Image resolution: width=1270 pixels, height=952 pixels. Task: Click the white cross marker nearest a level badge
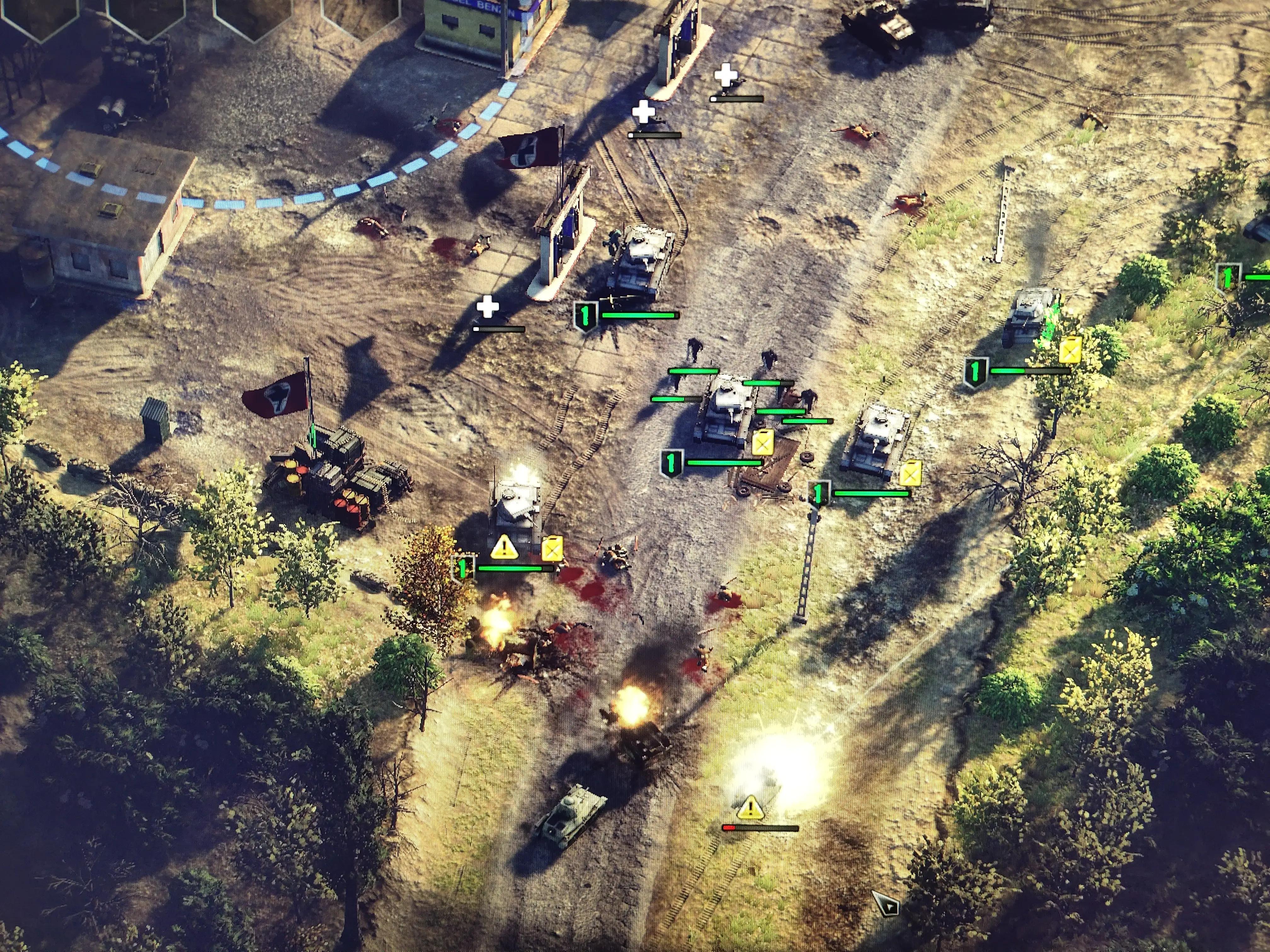click(488, 306)
